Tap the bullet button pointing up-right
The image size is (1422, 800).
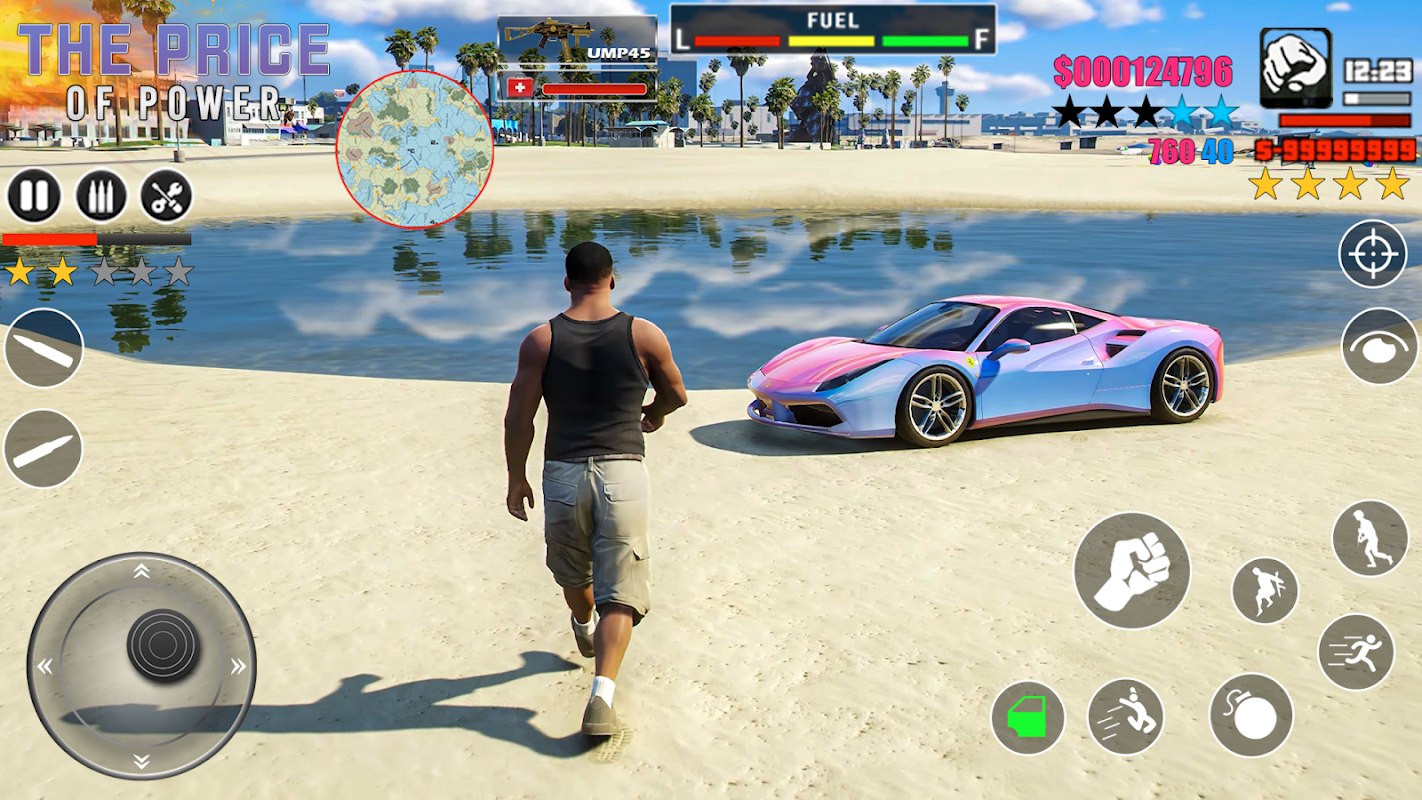tap(43, 448)
